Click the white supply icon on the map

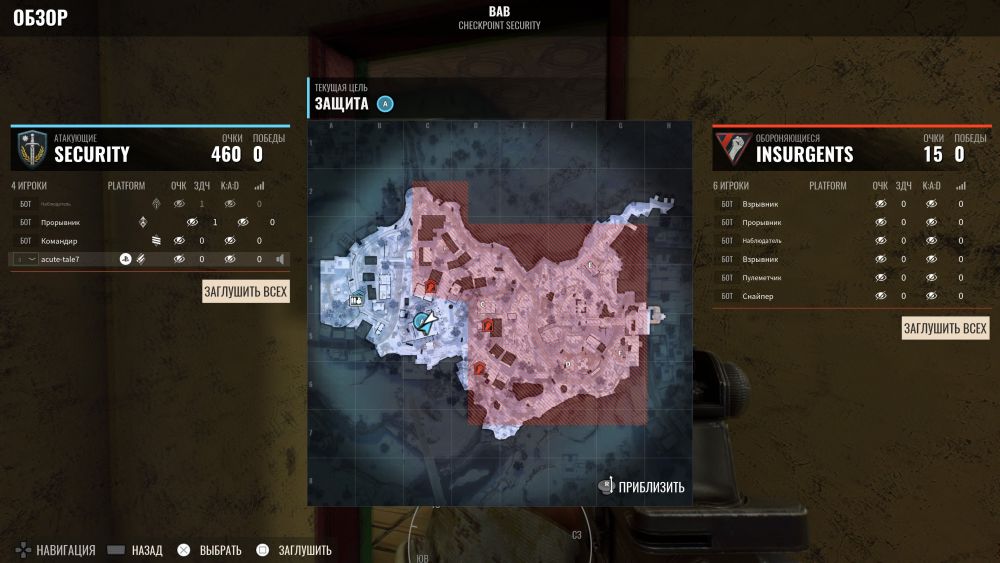pos(355,299)
